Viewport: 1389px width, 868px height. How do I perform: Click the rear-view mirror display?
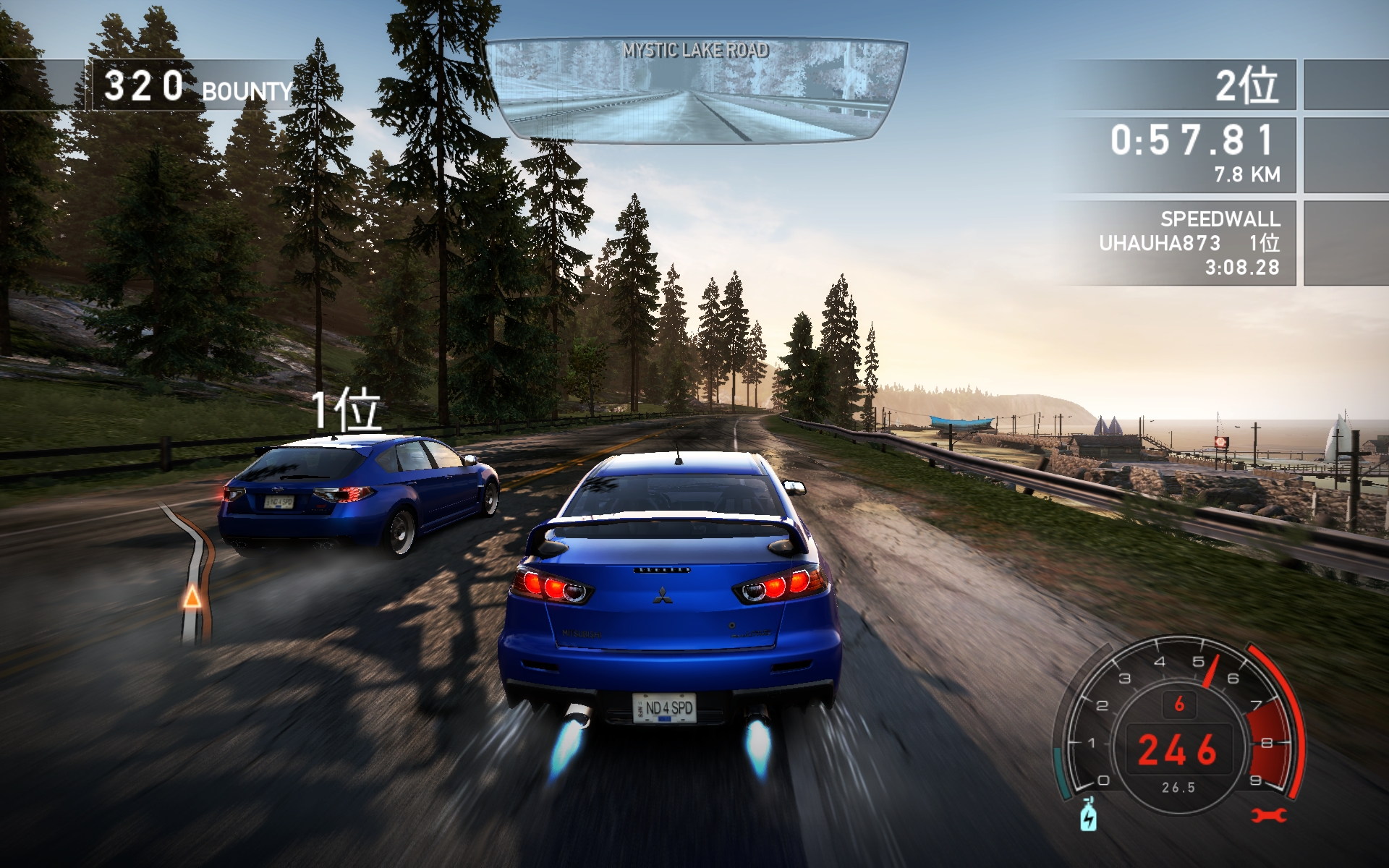(694, 90)
